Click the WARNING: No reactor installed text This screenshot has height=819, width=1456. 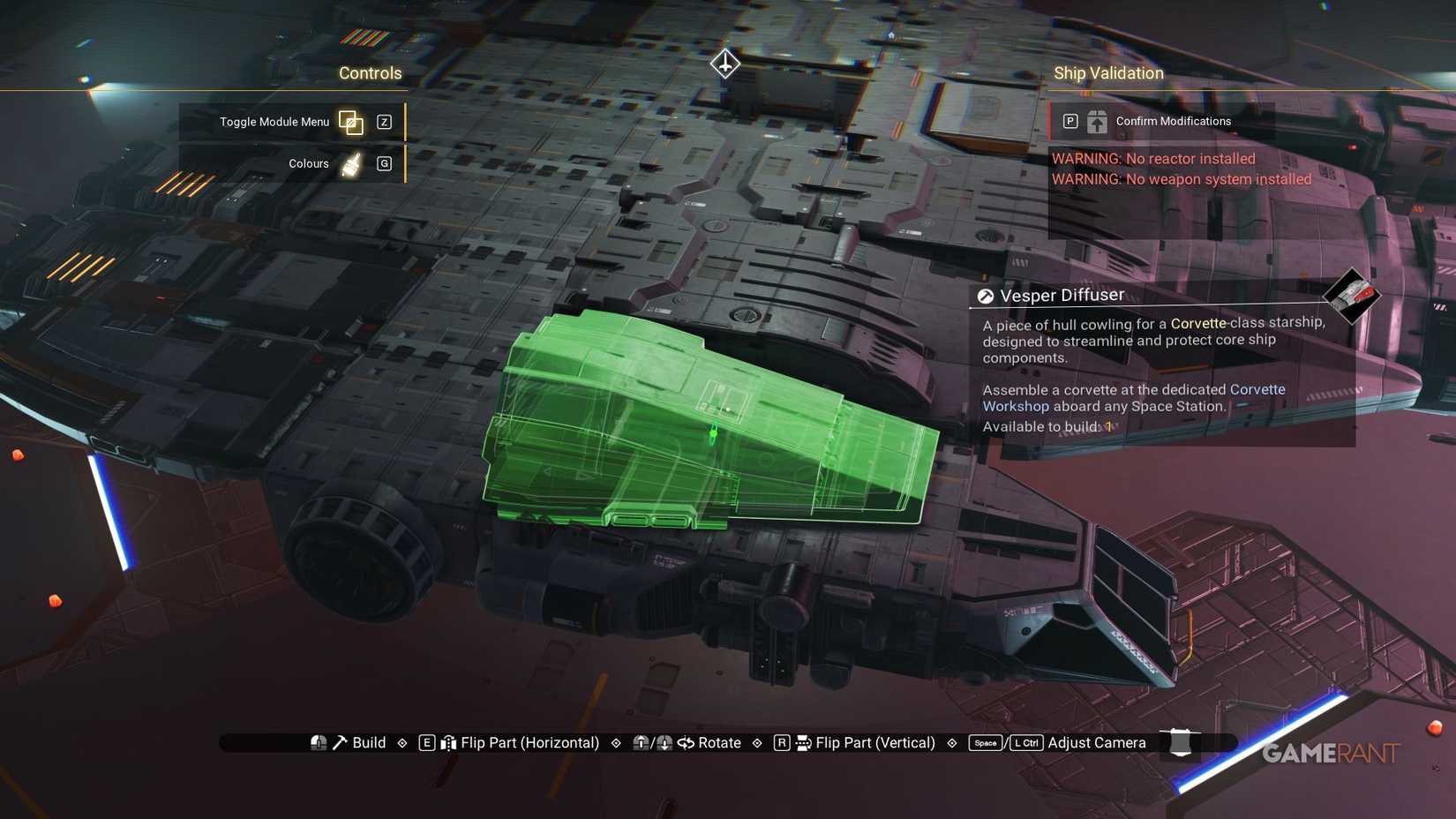click(1152, 159)
